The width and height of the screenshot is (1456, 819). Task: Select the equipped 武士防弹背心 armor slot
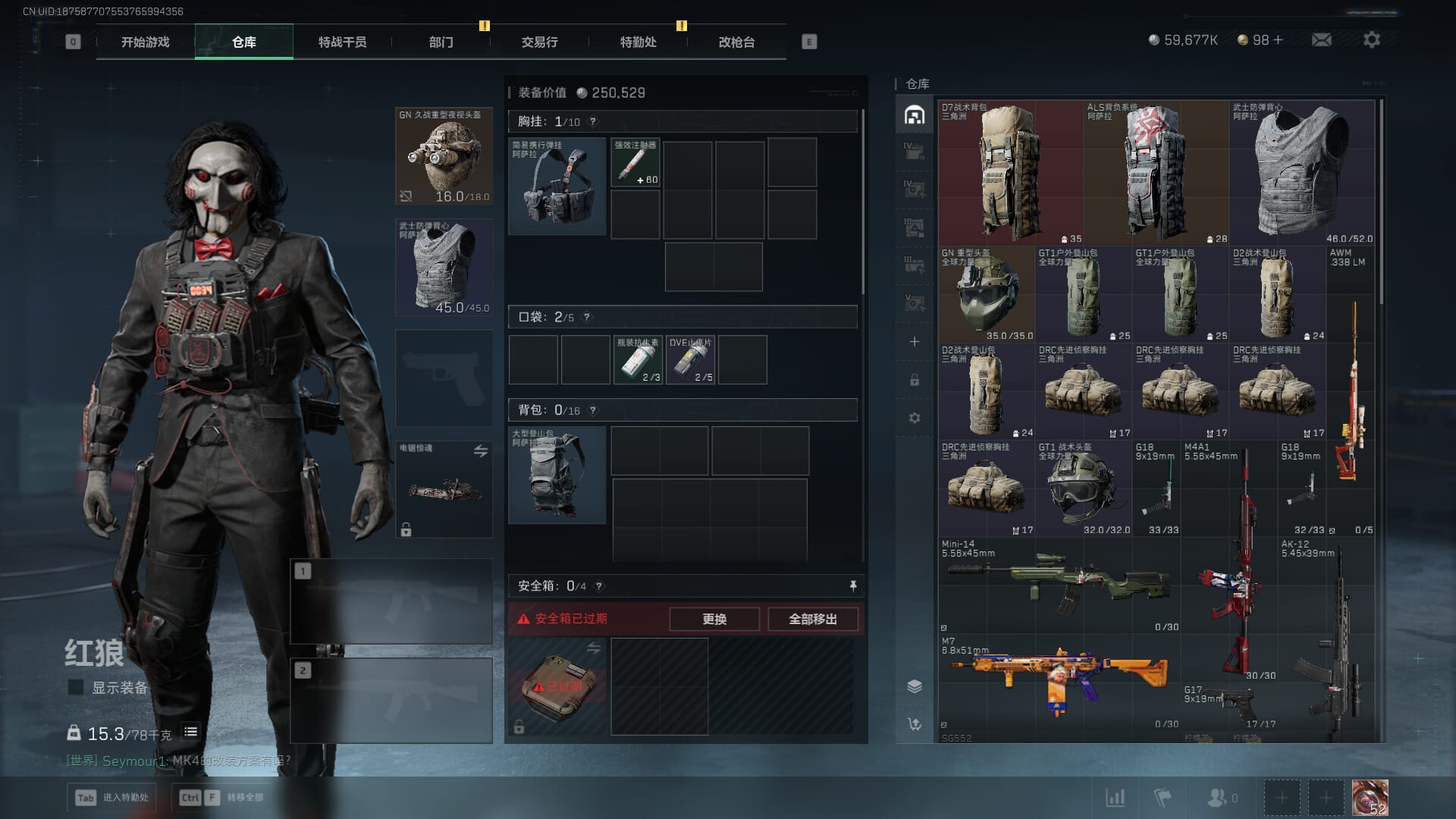pos(444,268)
